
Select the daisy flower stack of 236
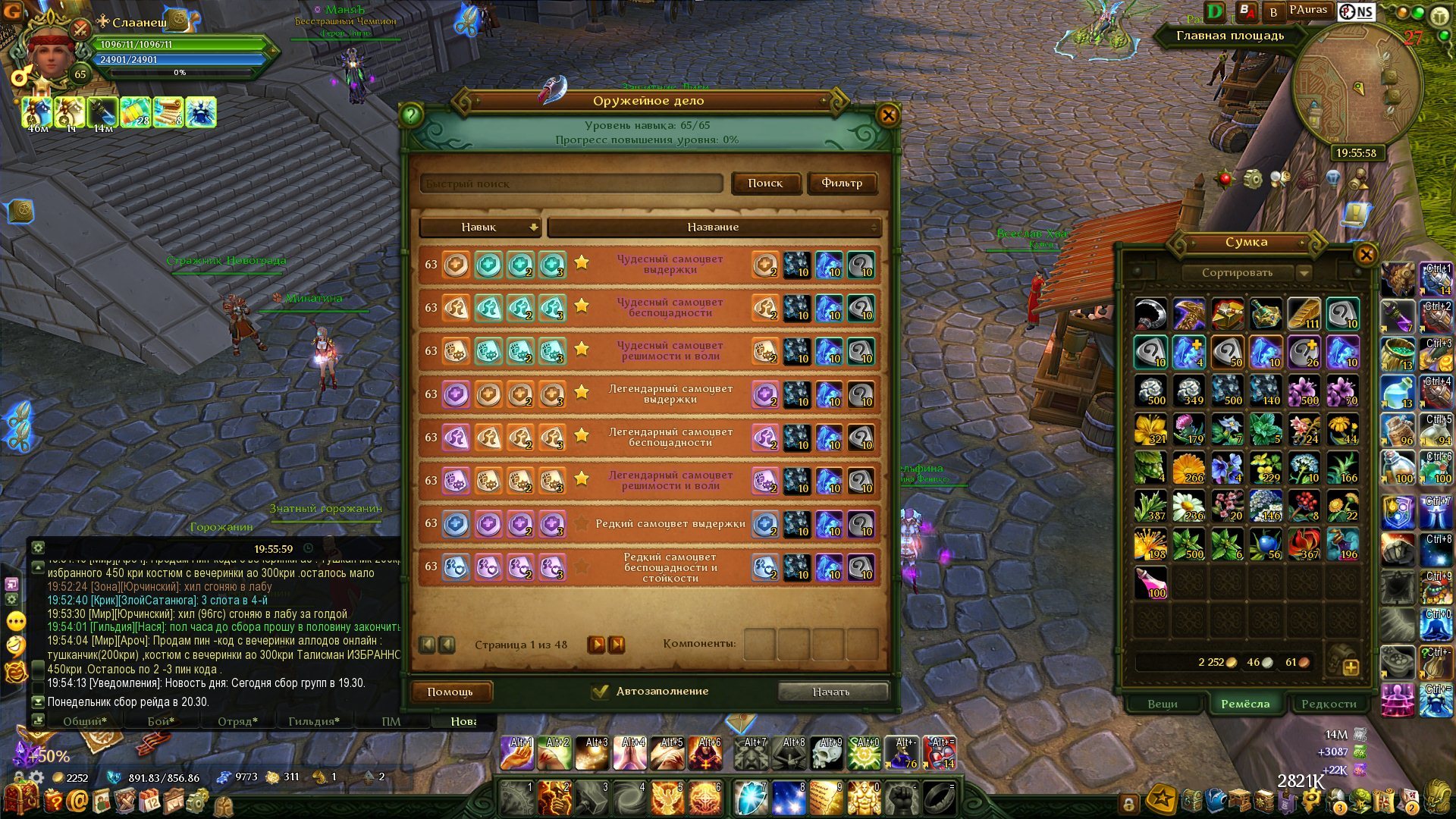click(1188, 506)
